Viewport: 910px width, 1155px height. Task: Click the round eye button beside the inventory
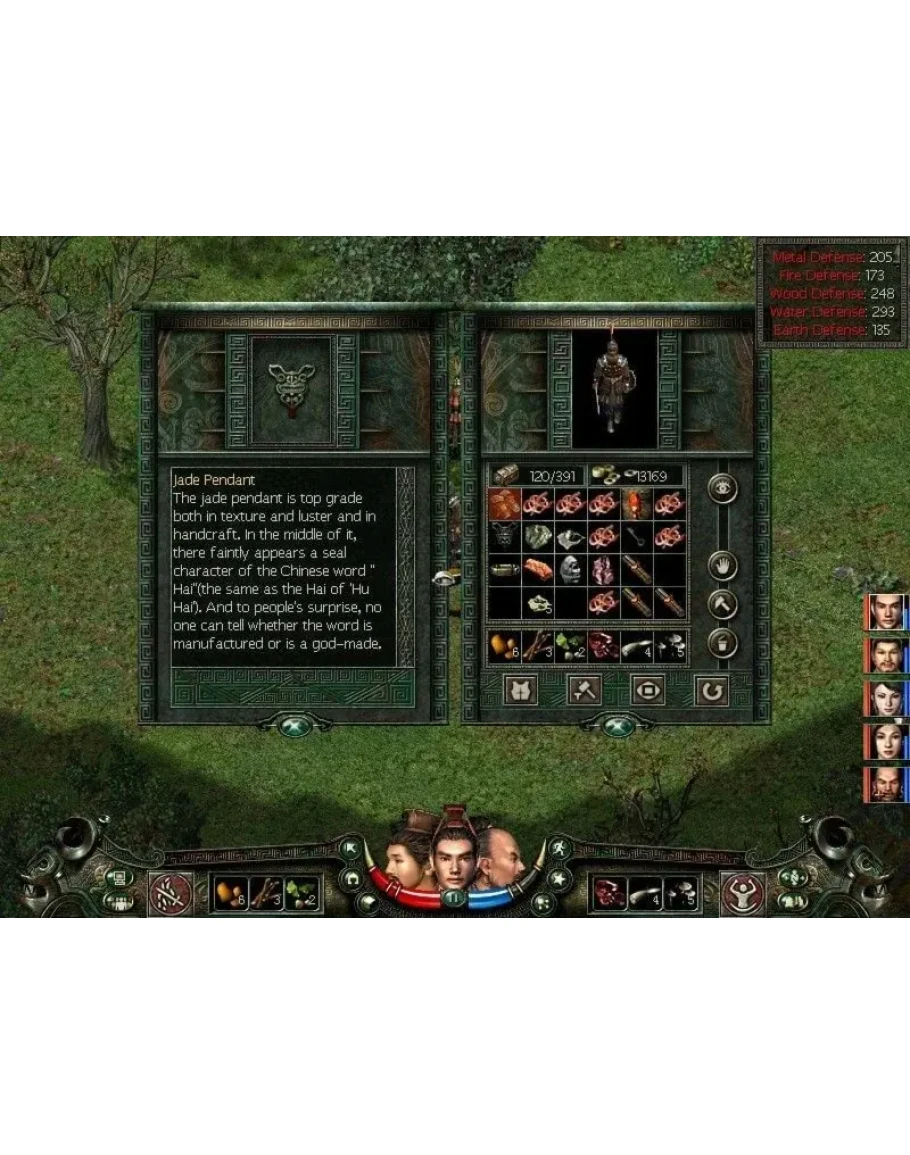[721, 488]
